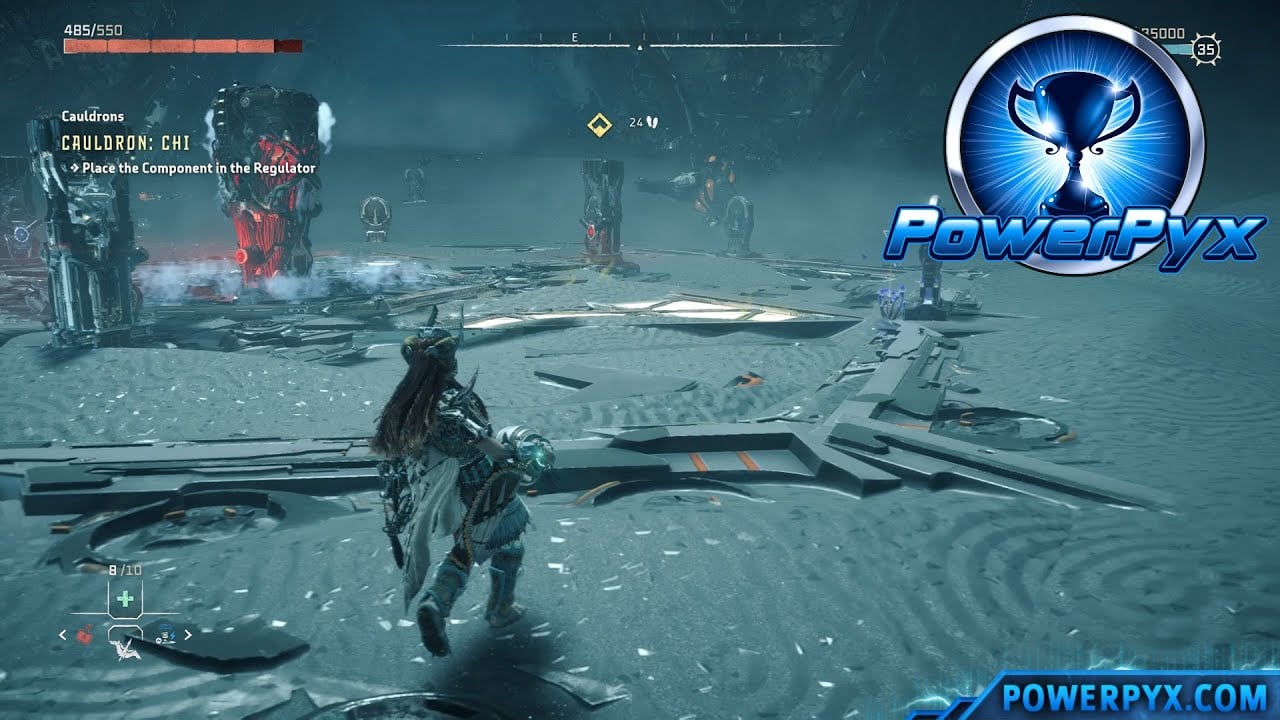Click the yellow quest waypoint marker
Image resolution: width=1280 pixels, height=720 pixels.
598,125
